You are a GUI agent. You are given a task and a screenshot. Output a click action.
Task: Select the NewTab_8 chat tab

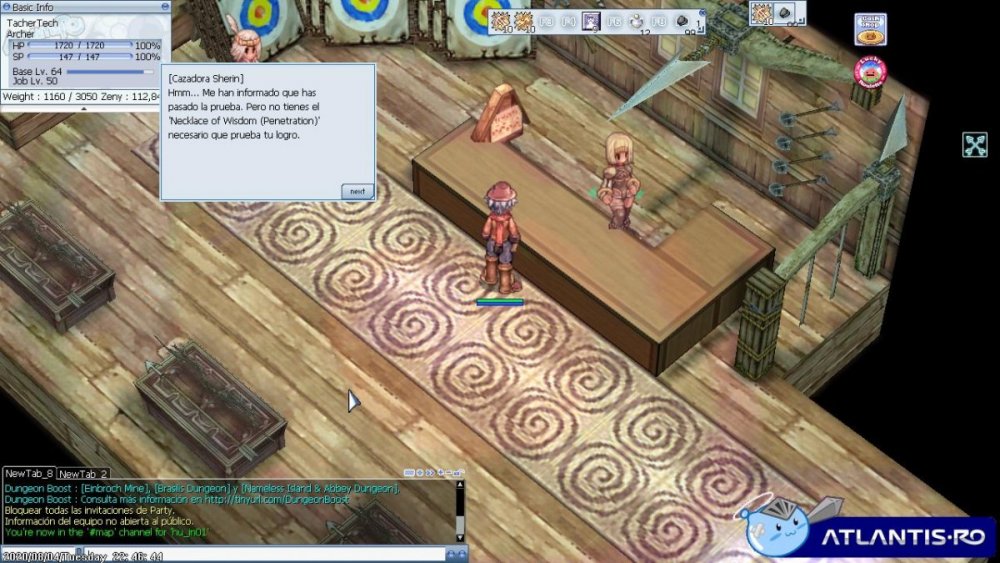(x=29, y=473)
